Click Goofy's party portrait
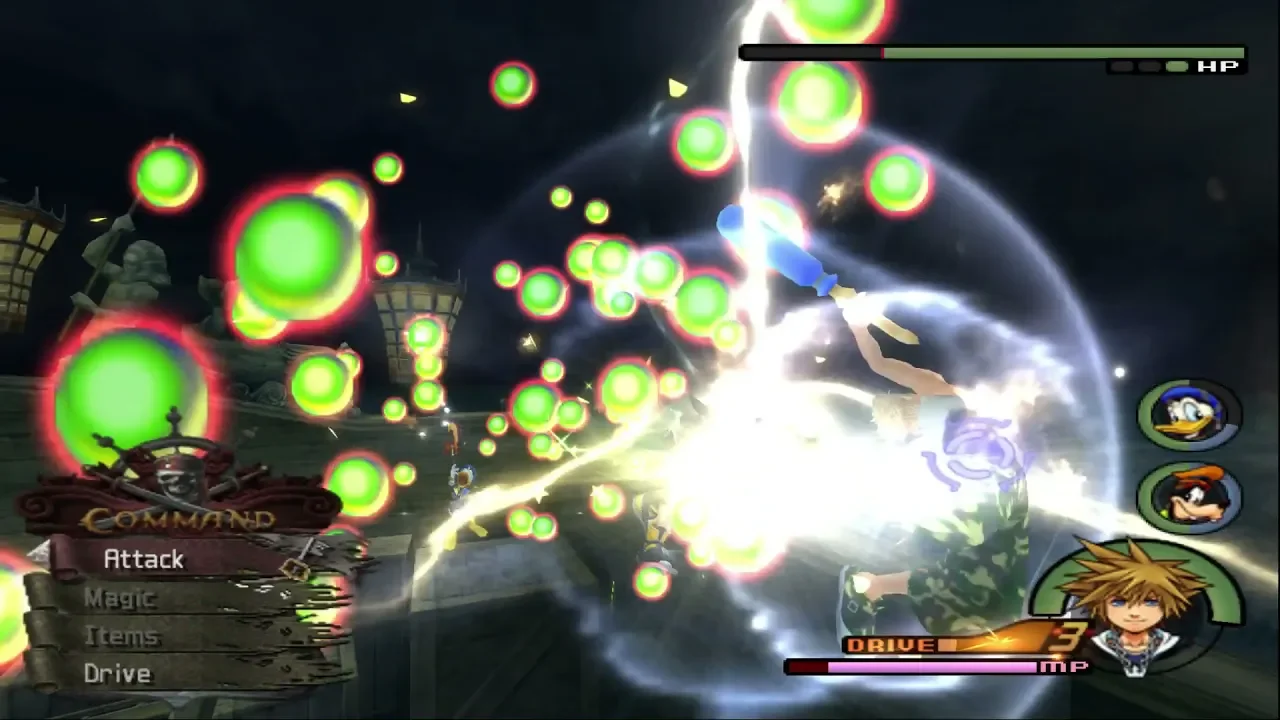This screenshot has height=720, width=1280. tap(1189, 497)
